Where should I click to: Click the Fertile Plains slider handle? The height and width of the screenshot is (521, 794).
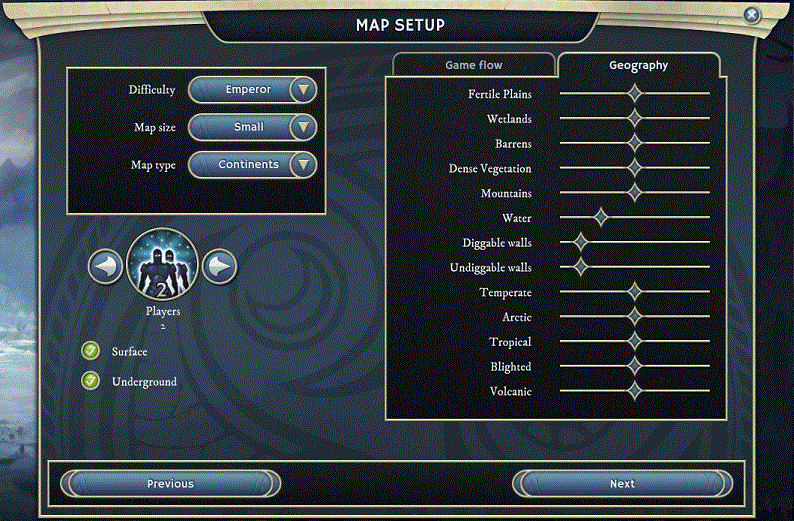pyautogui.click(x=634, y=94)
